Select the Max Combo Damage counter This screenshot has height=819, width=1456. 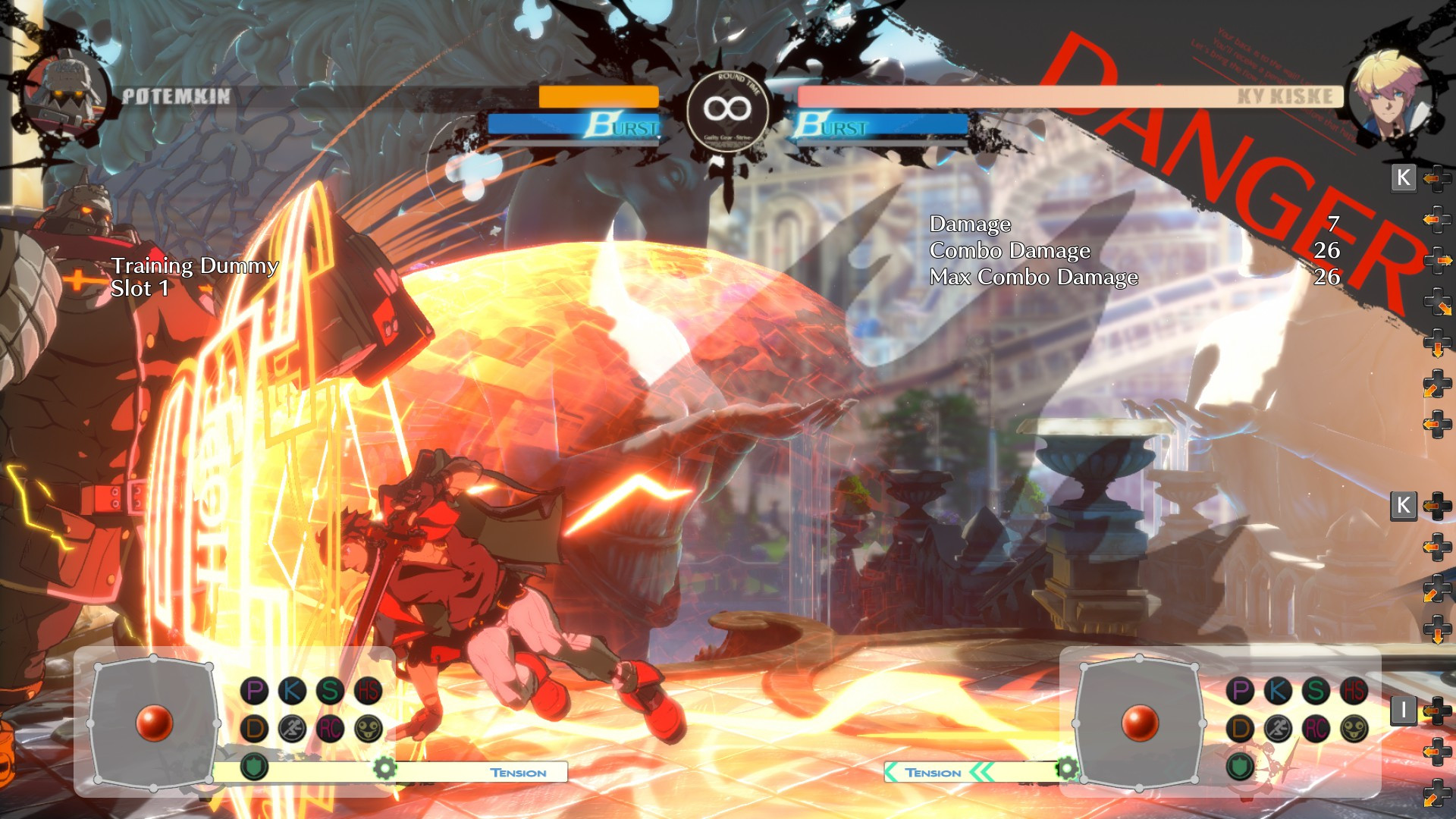click(1033, 278)
